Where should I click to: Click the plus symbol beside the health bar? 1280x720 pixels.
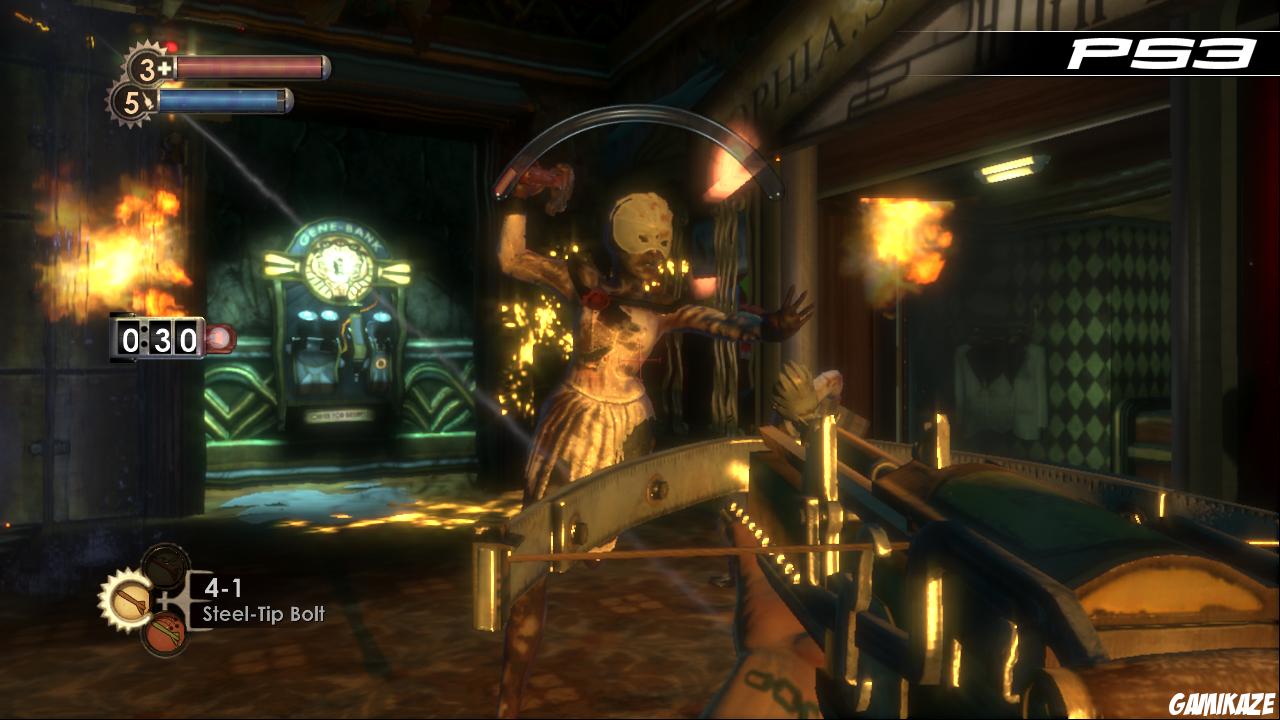[165, 67]
